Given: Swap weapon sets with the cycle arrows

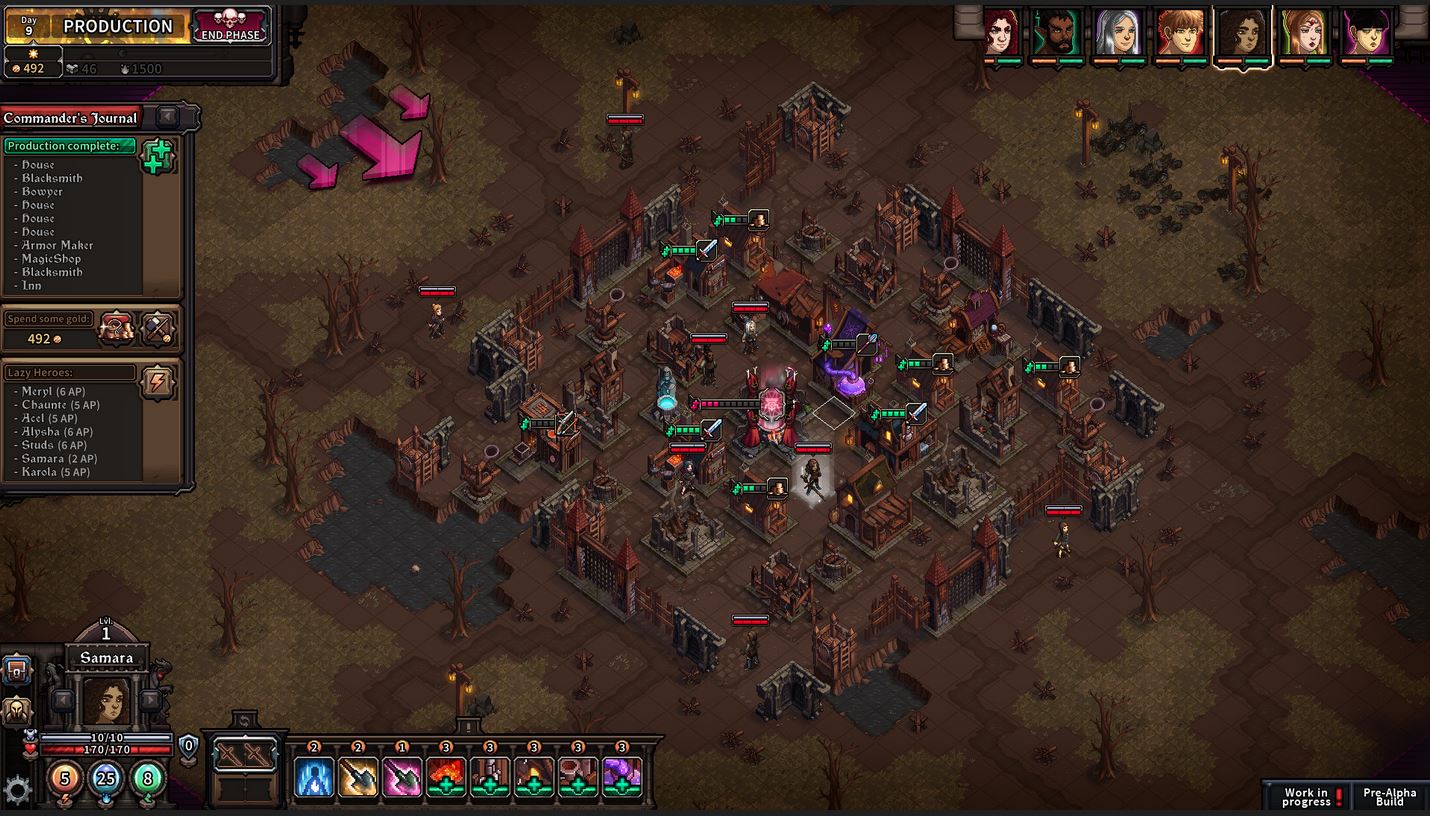Looking at the screenshot, I should [x=245, y=721].
